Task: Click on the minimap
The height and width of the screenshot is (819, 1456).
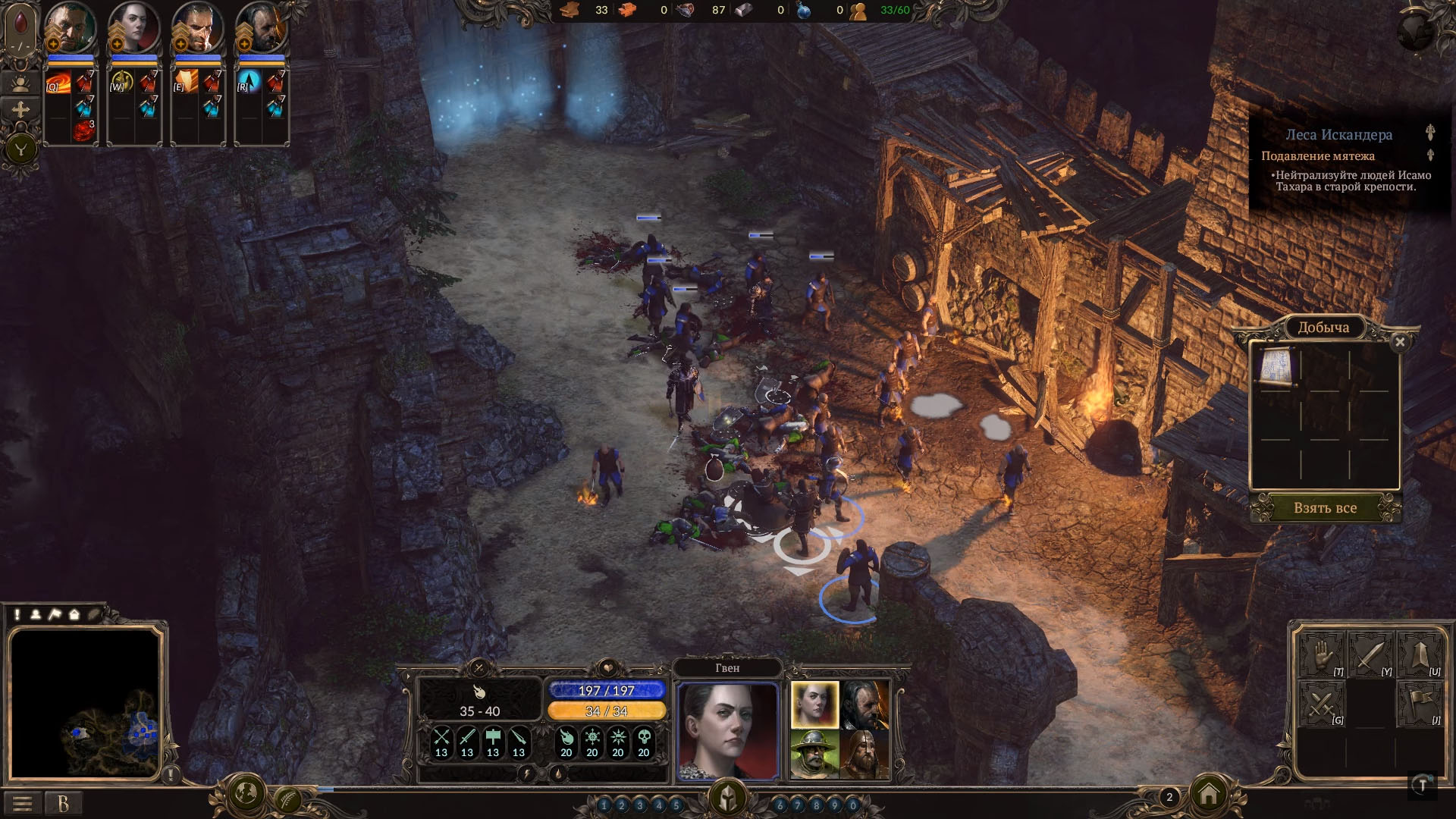Action: pos(85,704)
